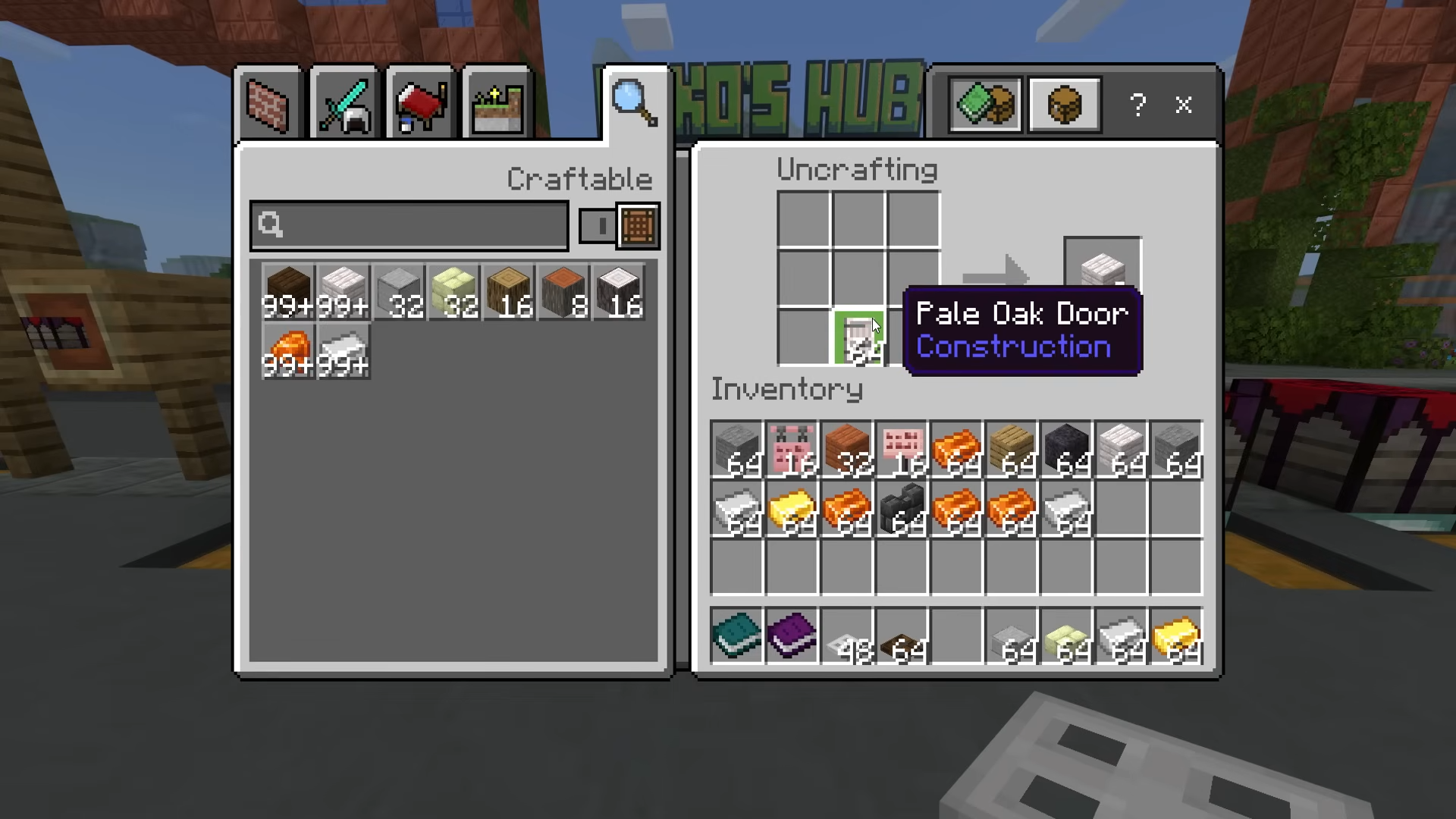The height and width of the screenshot is (819, 1456).
Task: Select the orange-topped log recipe showing 8
Action: coord(564,292)
